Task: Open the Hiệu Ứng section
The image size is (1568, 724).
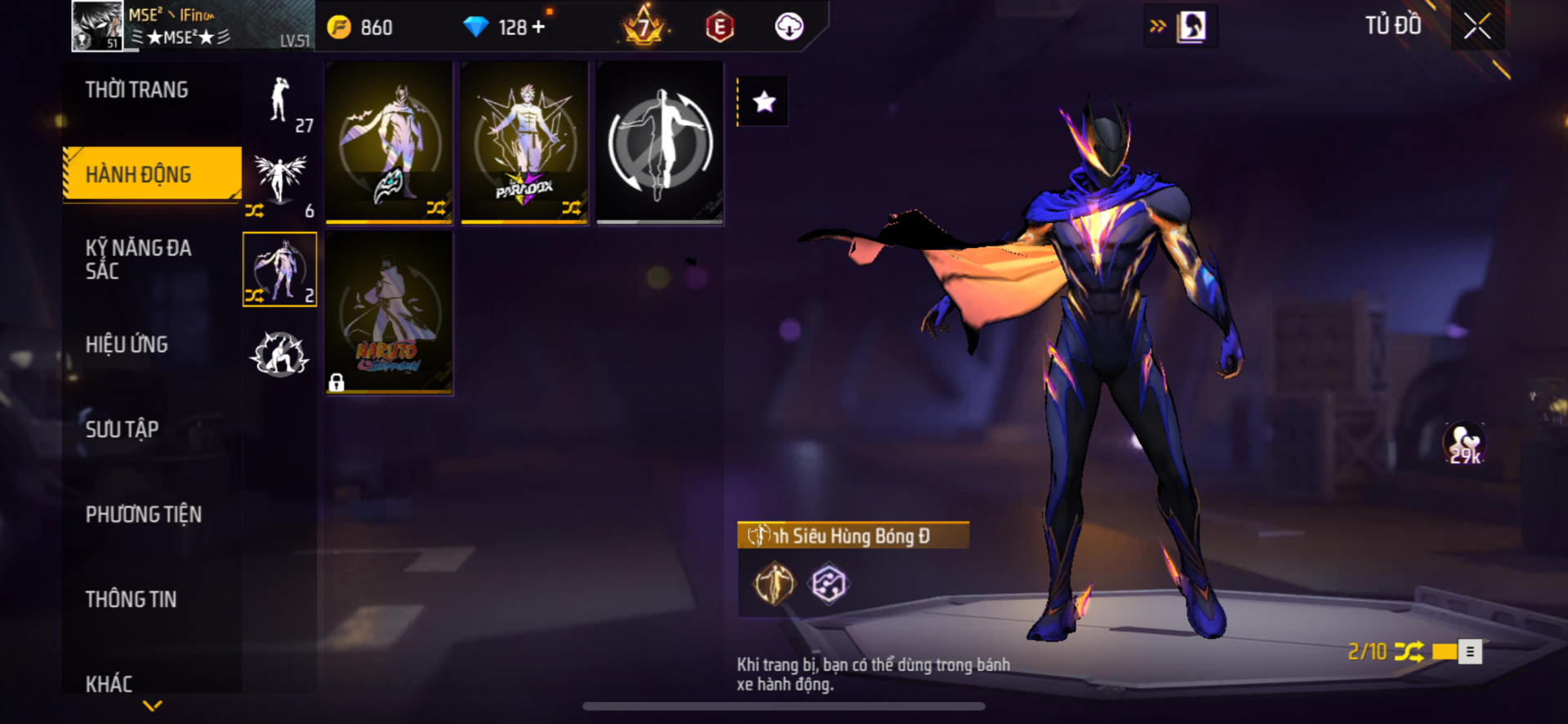Action: (x=127, y=344)
